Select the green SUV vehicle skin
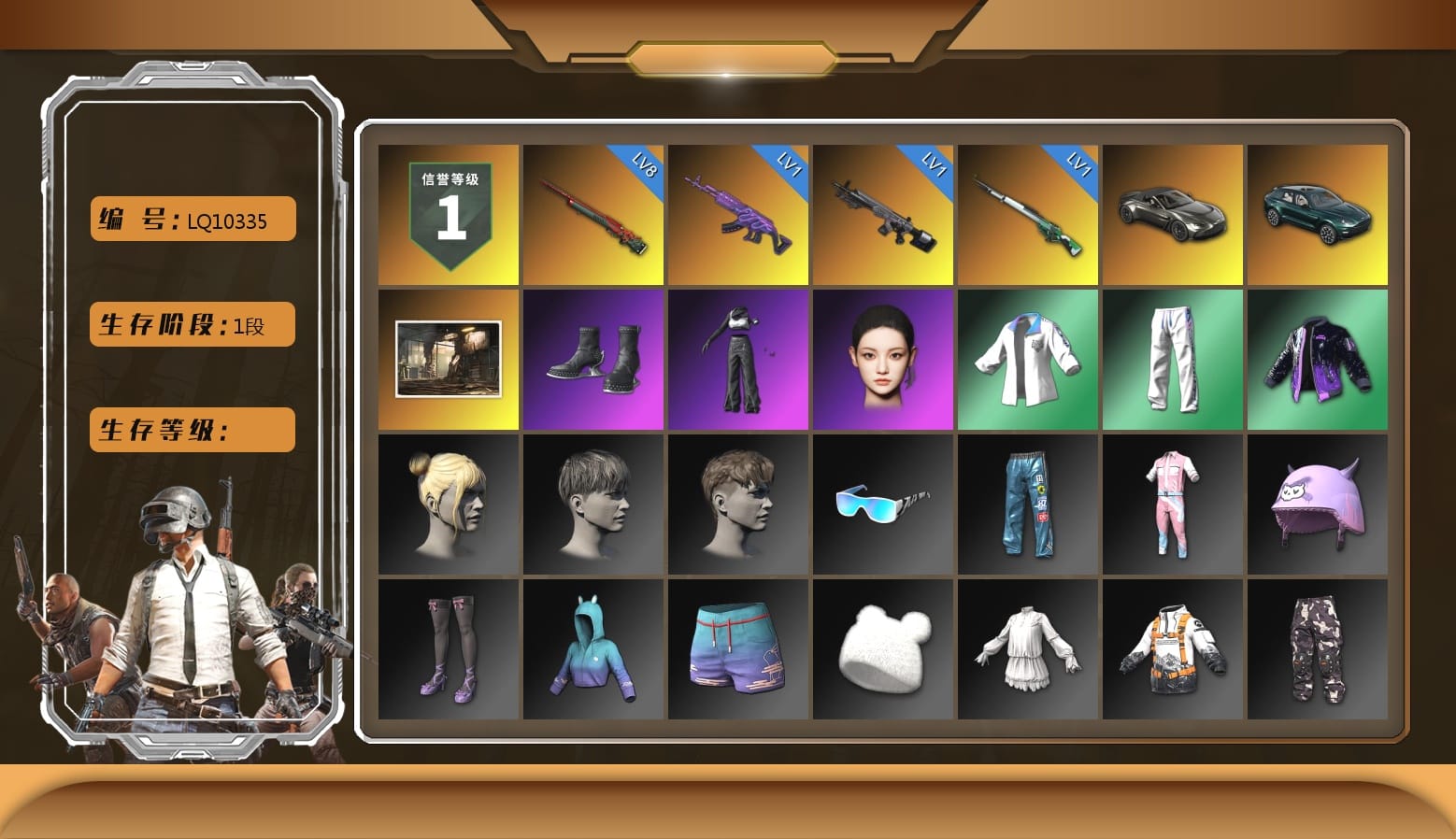1456x839 pixels. tap(1318, 213)
